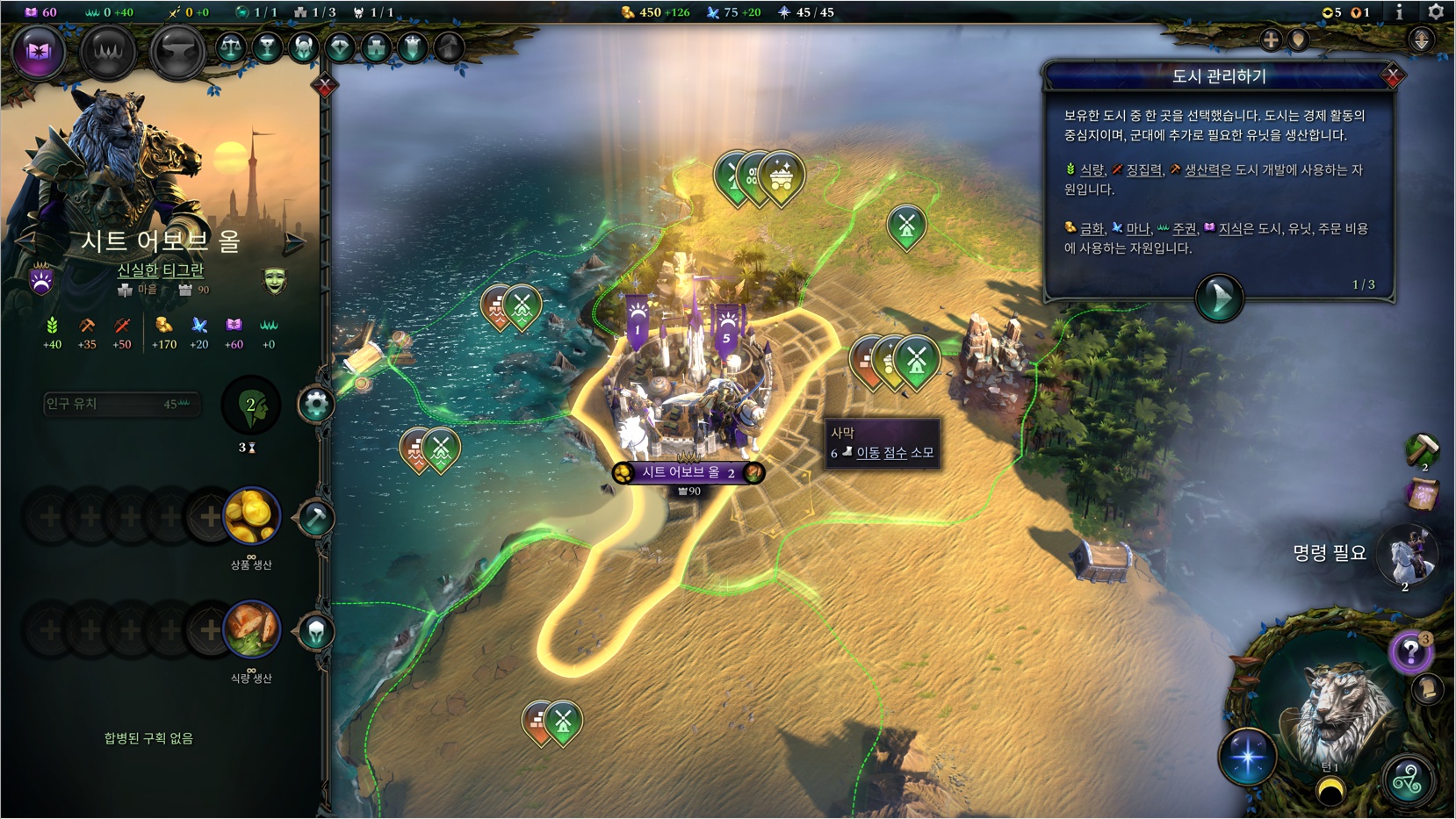Viewport: 1456px width, 819px height.
Task: Click the hammer event notification icon
Action: (x=1423, y=449)
